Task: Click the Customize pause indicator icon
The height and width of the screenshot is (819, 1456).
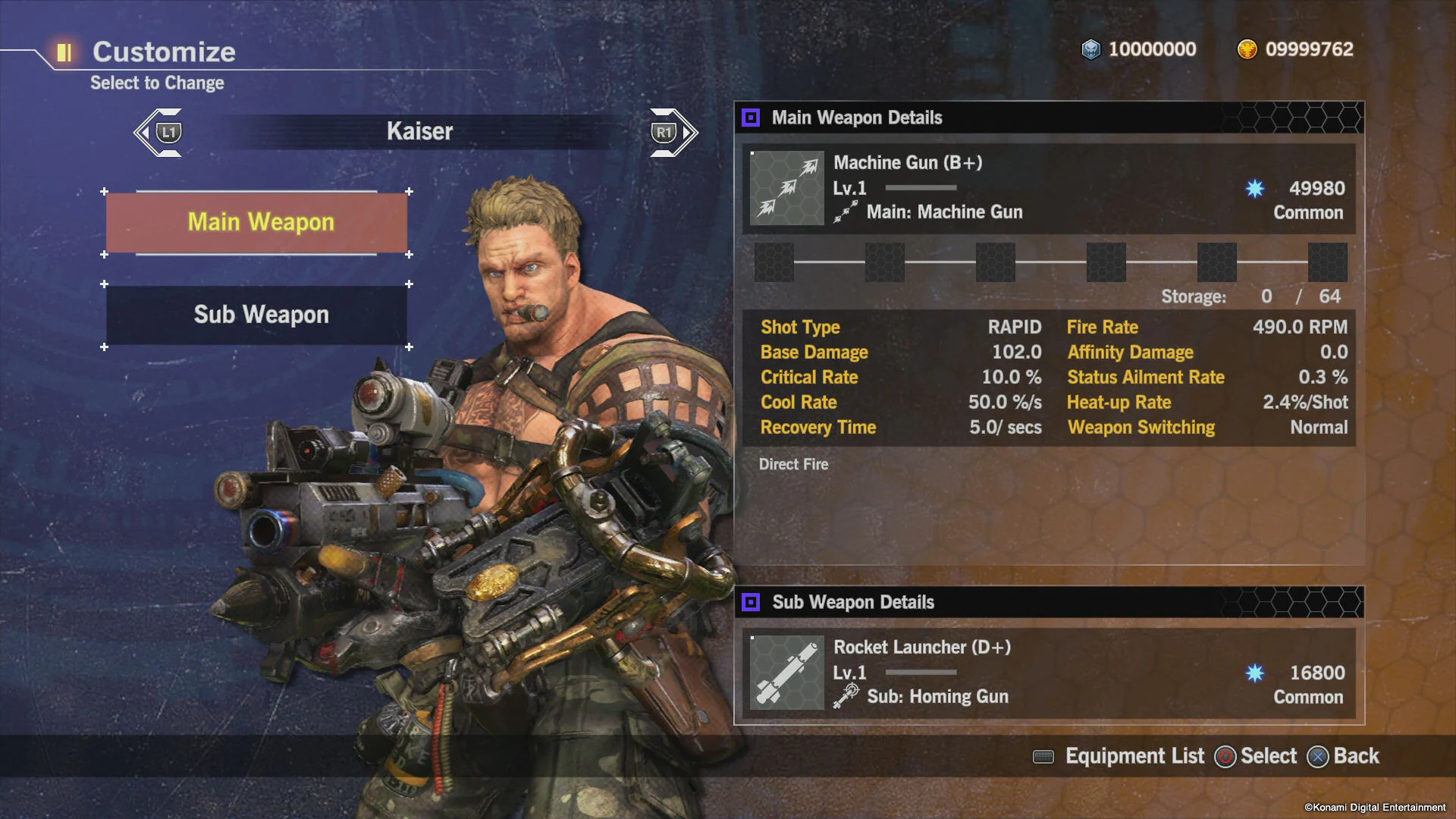Action: [64, 52]
